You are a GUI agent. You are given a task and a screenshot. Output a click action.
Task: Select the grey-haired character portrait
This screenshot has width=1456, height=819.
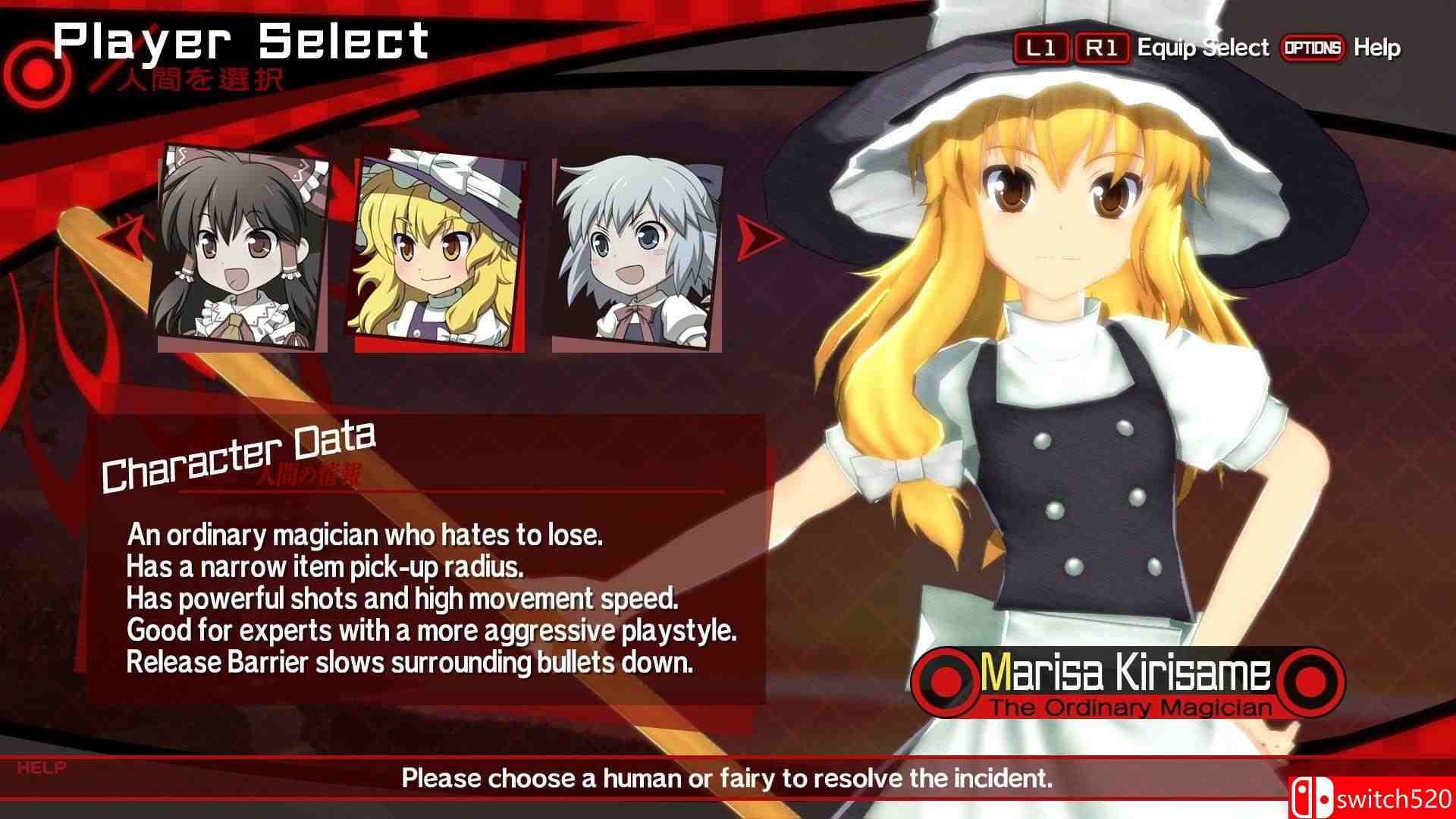637,250
